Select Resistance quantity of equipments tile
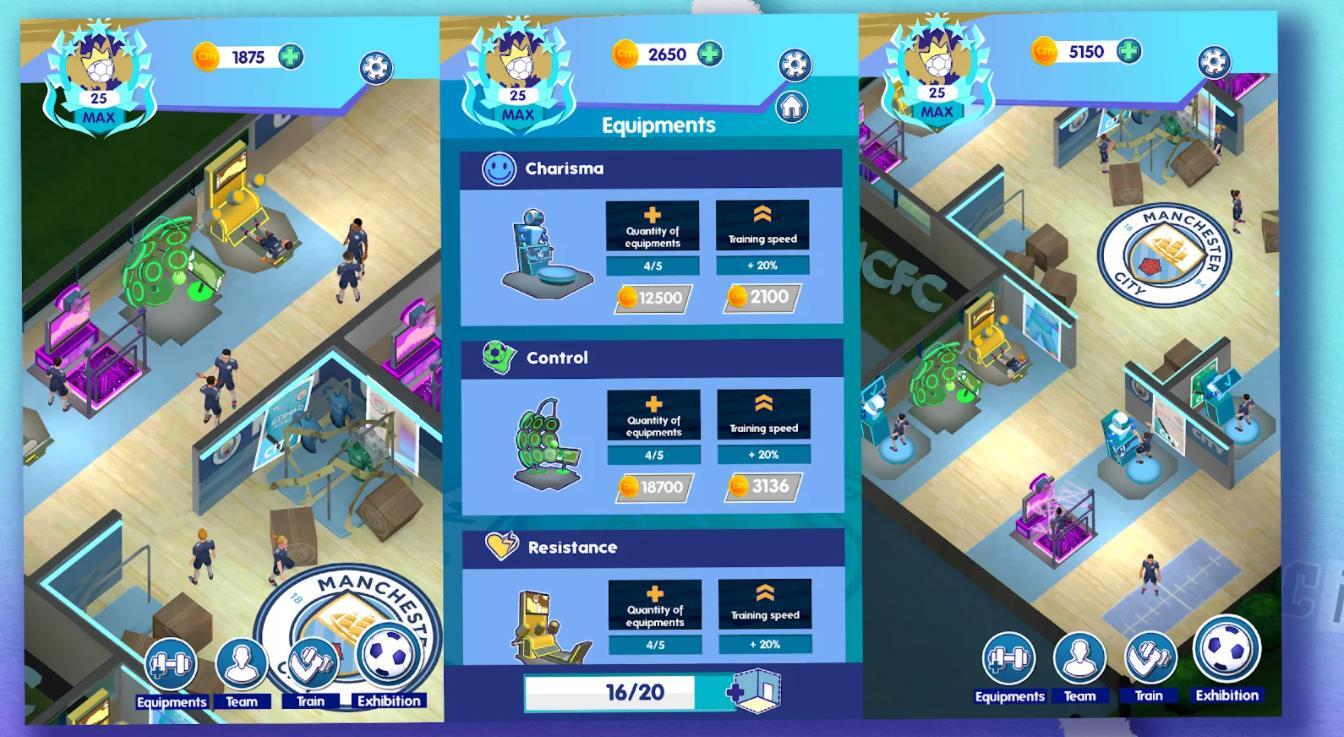1344x737 pixels. pyautogui.click(x=654, y=606)
